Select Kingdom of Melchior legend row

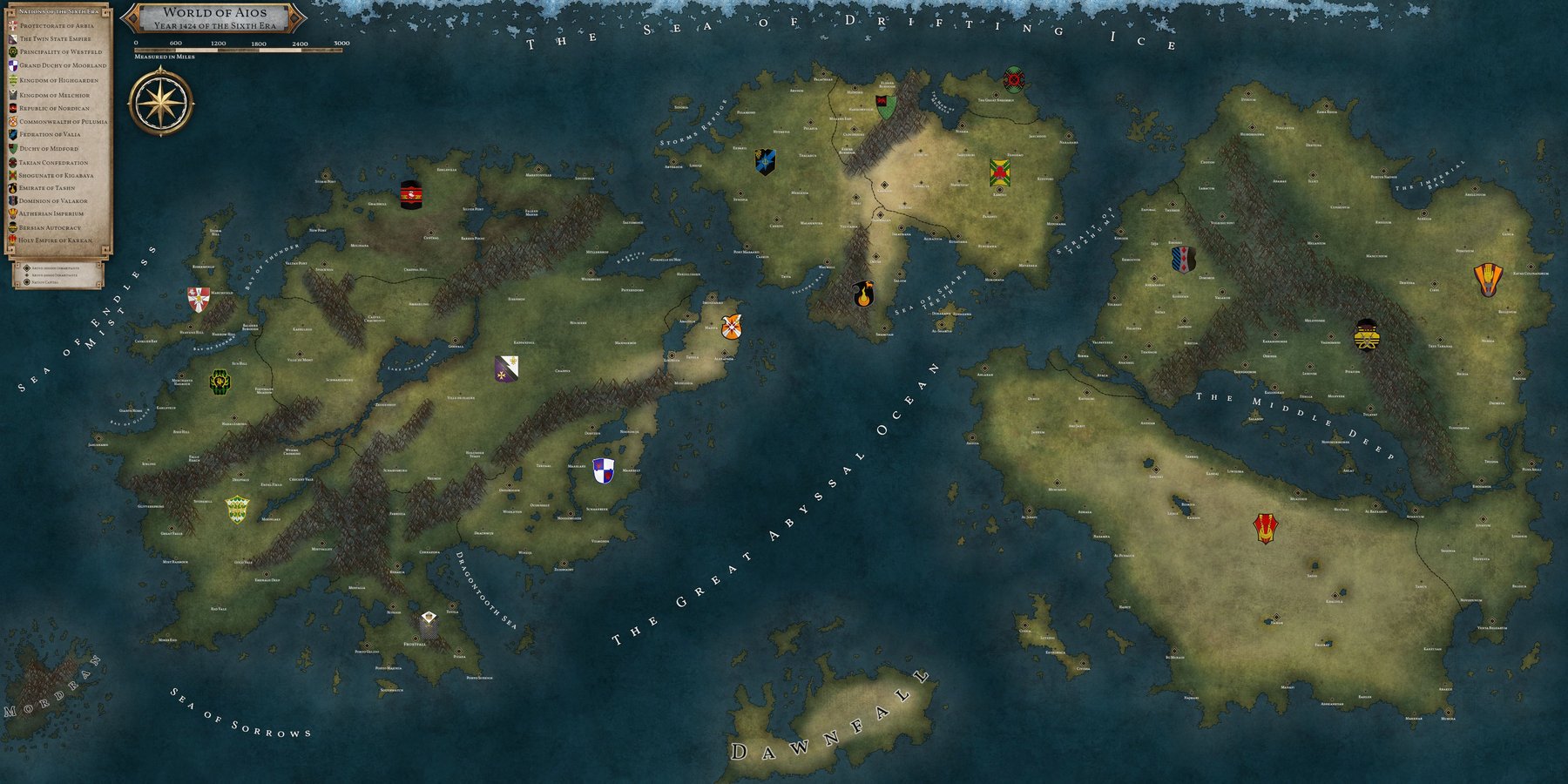coord(54,95)
